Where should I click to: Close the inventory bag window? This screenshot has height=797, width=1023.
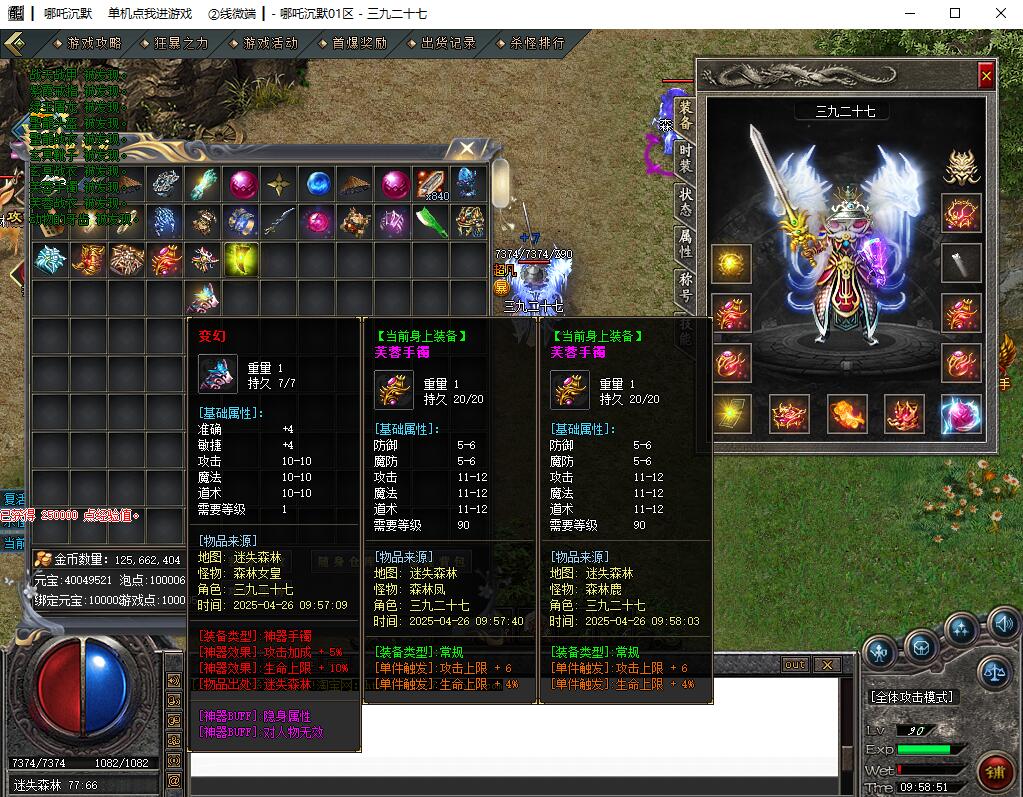click(466, 149)
